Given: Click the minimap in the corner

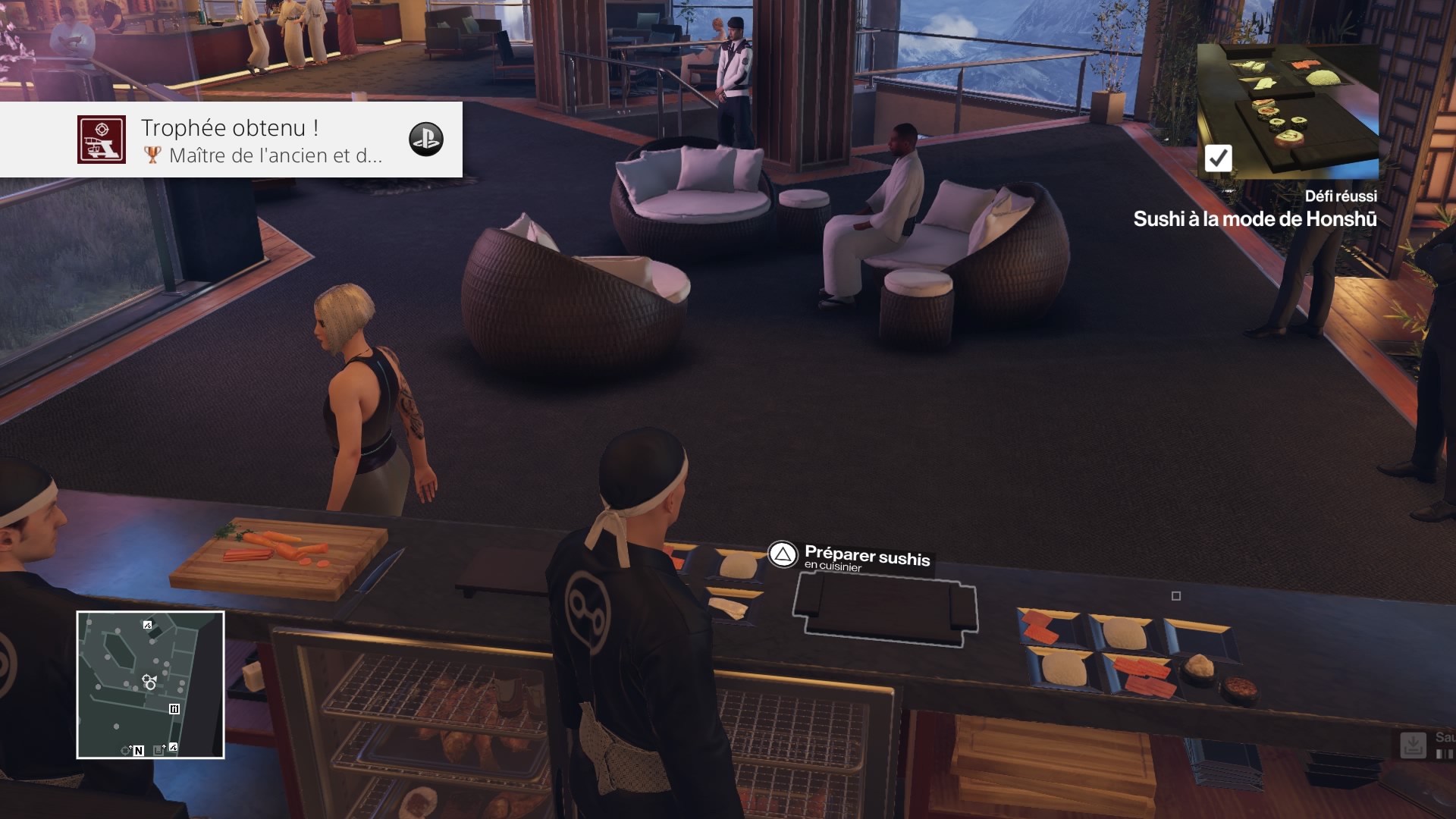Looking at the screenshot, I should coord(150,684).
